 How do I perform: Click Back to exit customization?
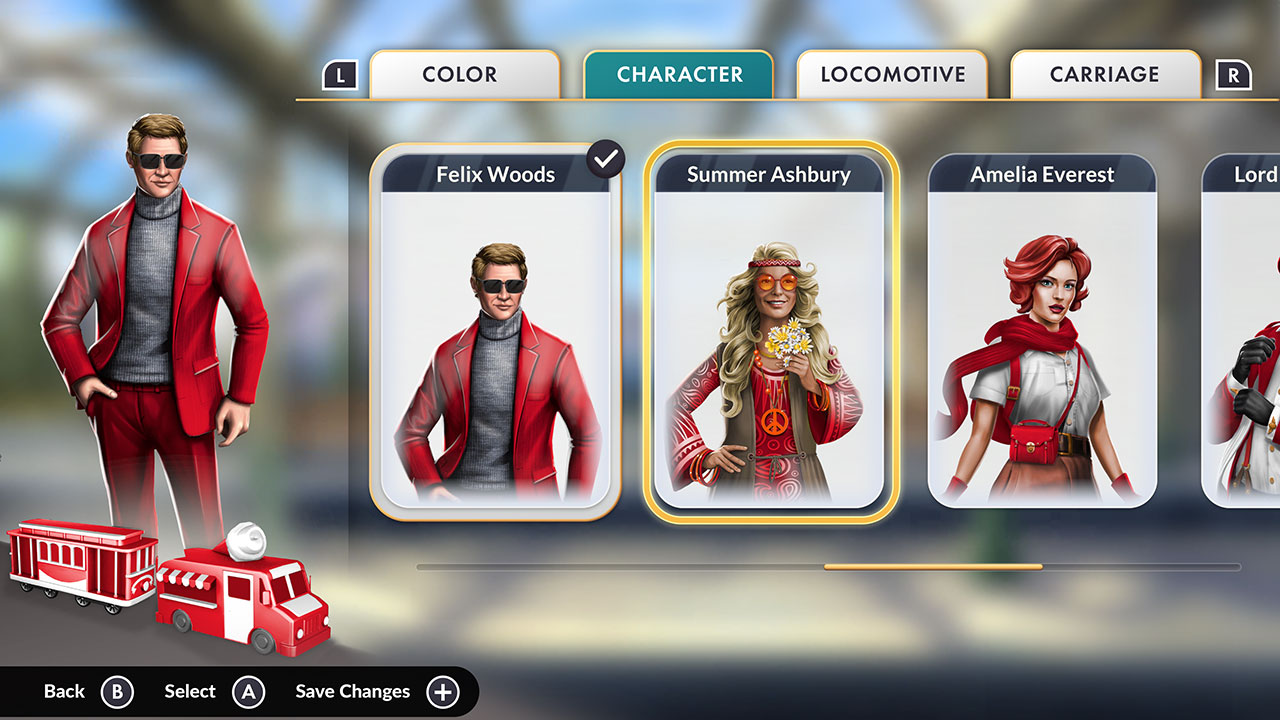coord(63,691)
